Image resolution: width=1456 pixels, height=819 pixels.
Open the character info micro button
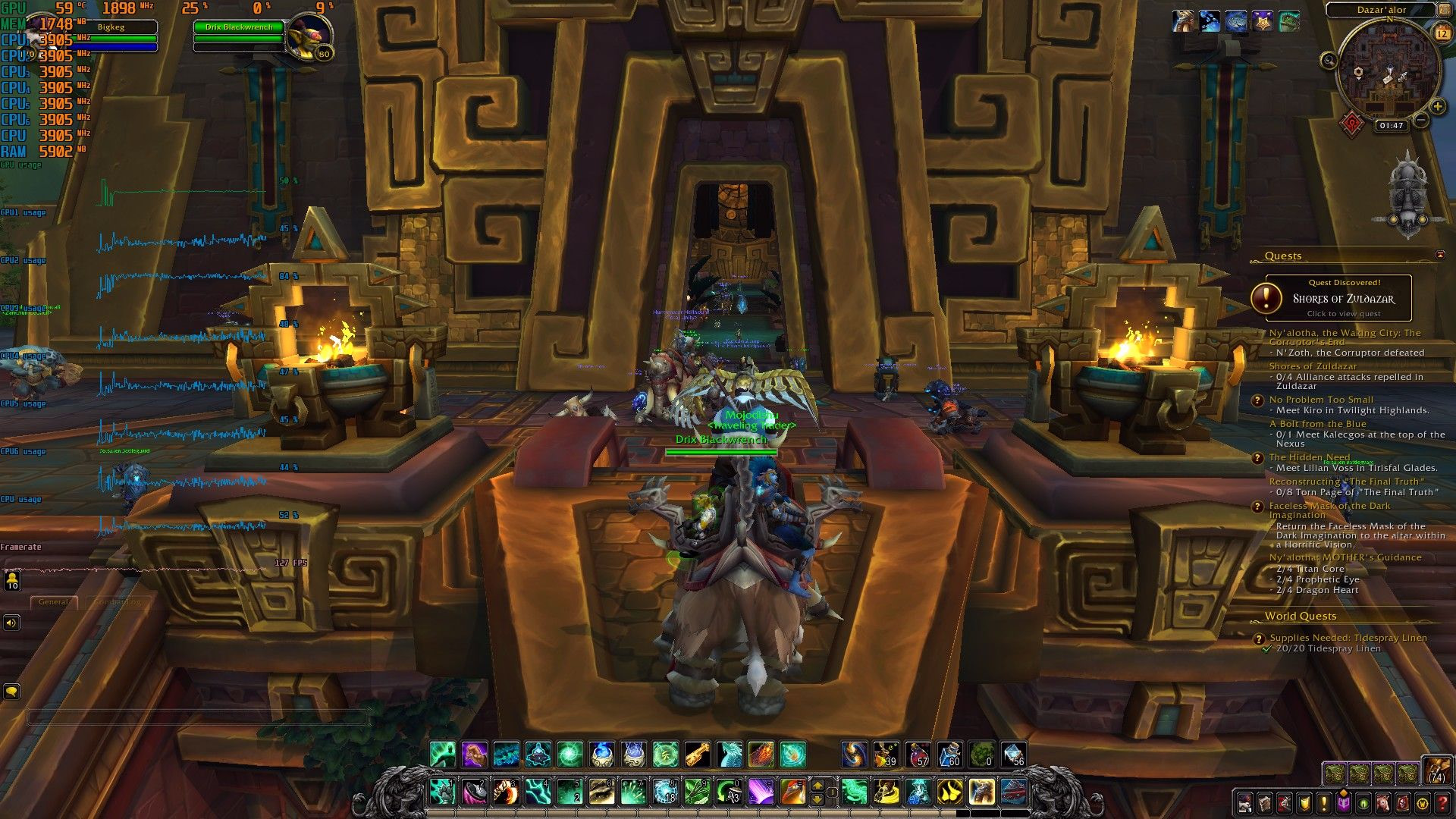[x=1245, y=803]
